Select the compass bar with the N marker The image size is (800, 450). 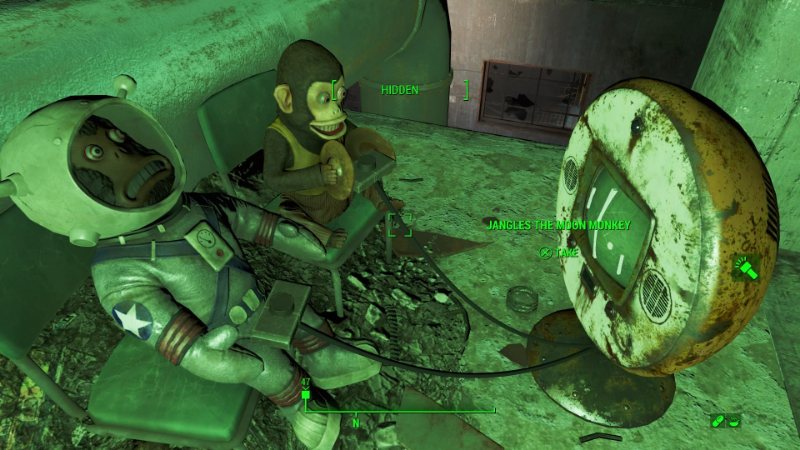(400, 409)
